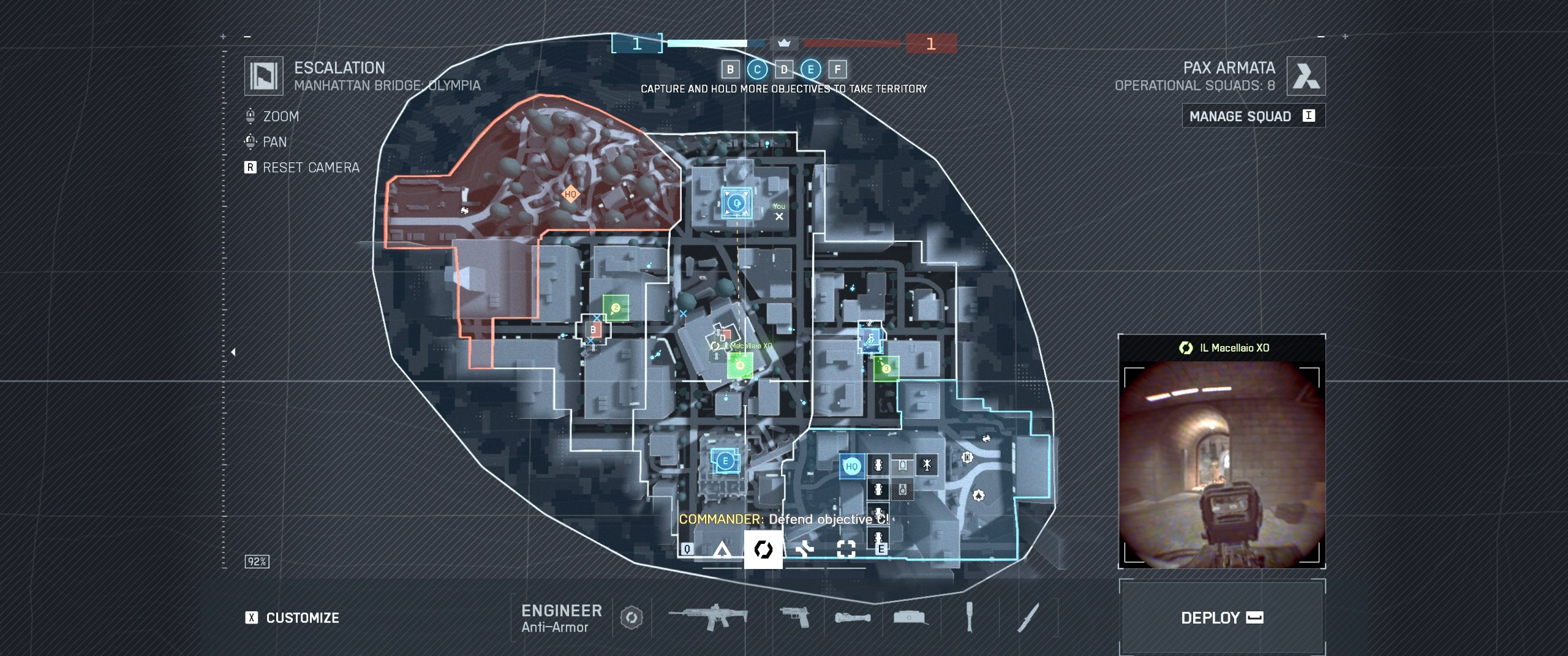The image size is (1568, 656).
Task: Pick the helicopter vehicle spawn slot
Action: point(927,466)
